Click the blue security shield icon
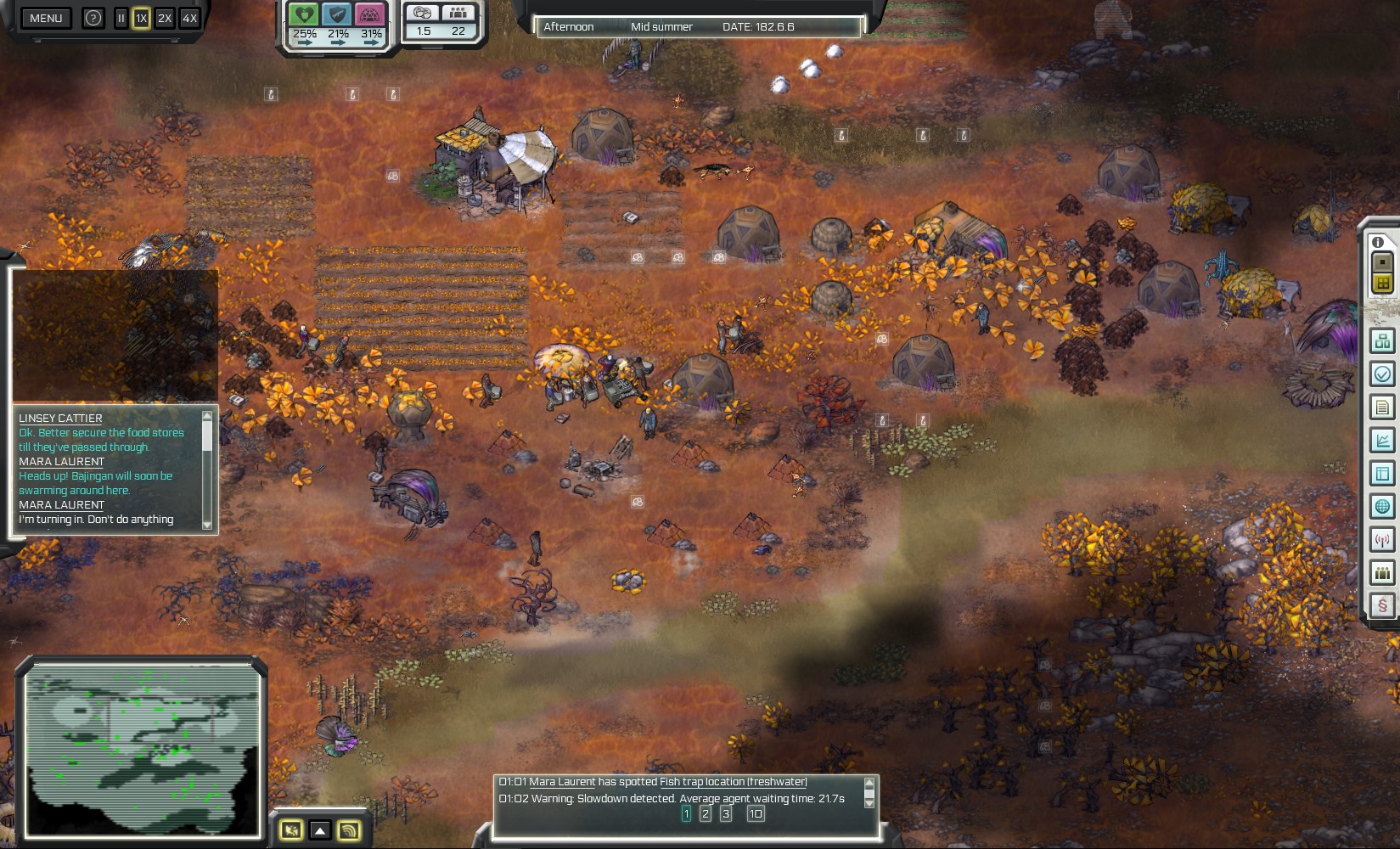The height and width of the screenshot is (849, 1400). pos(338,14)
